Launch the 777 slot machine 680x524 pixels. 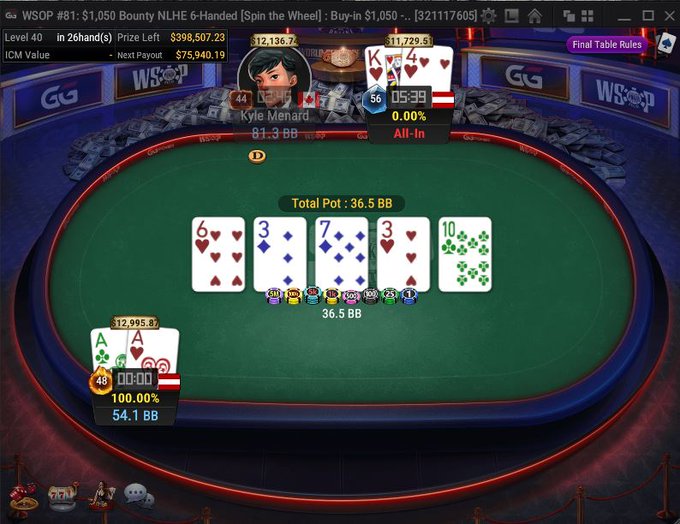click(63, 497)
